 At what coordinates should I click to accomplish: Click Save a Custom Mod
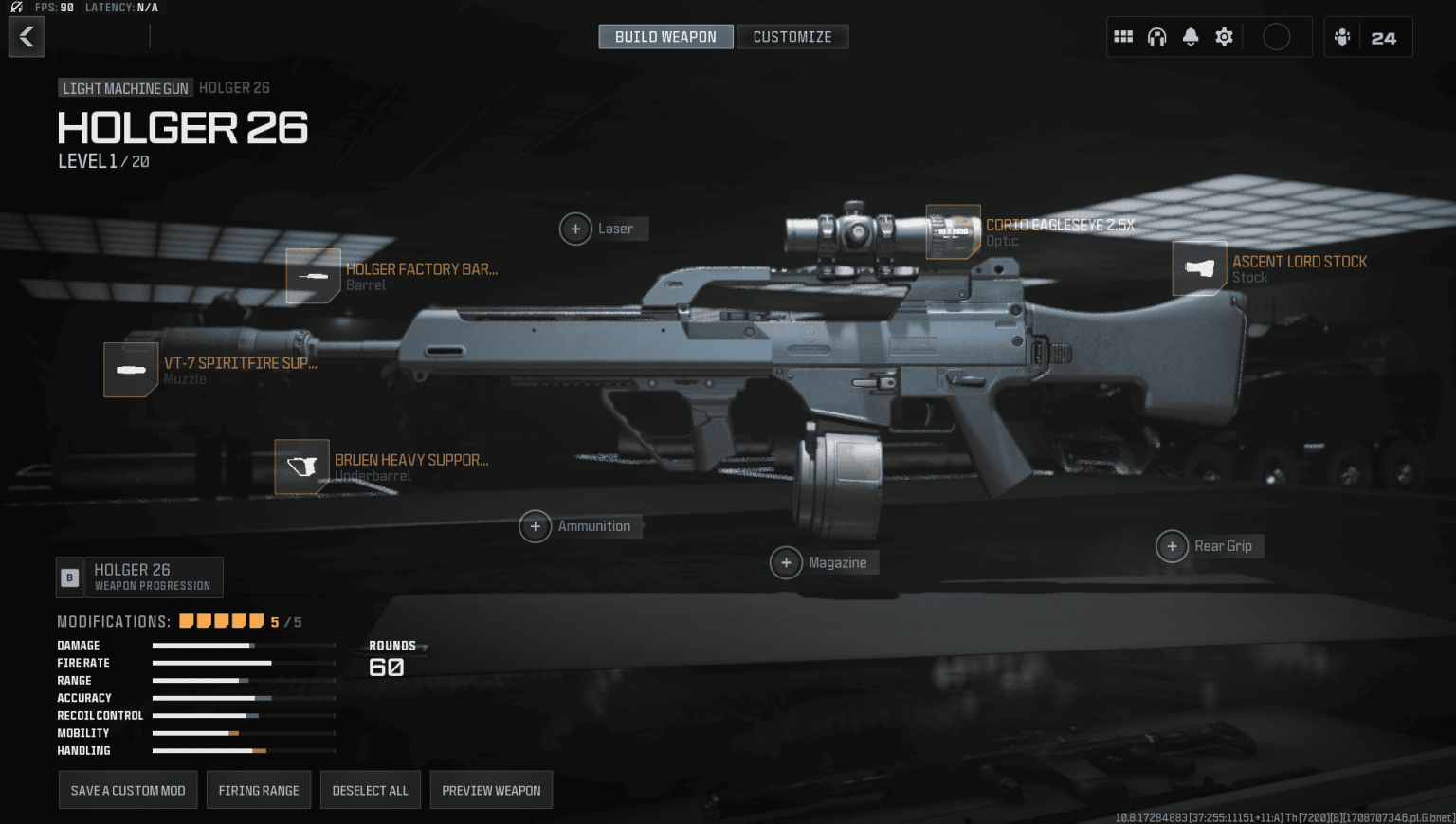pos(127,789)
